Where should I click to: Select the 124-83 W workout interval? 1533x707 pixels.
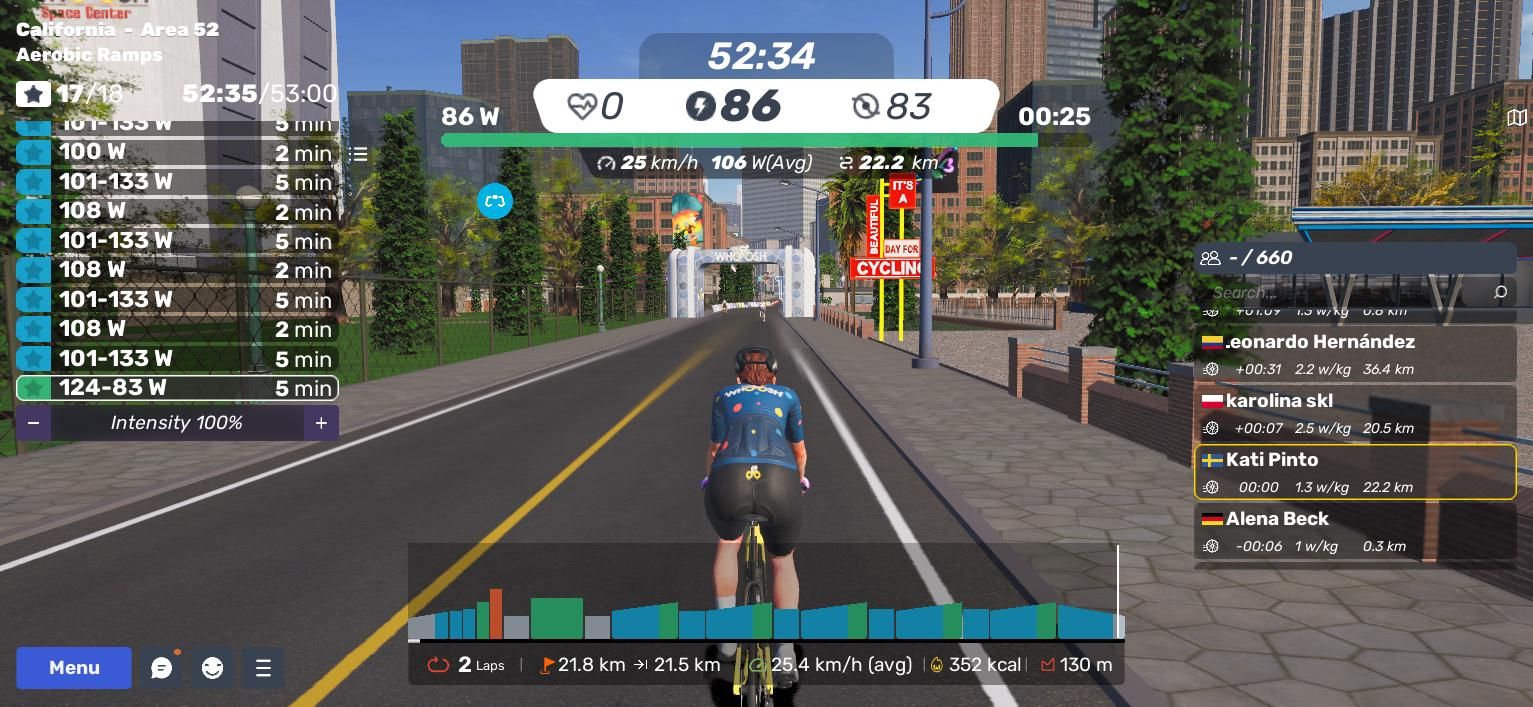pyautogui.click(x=177, y=388)
